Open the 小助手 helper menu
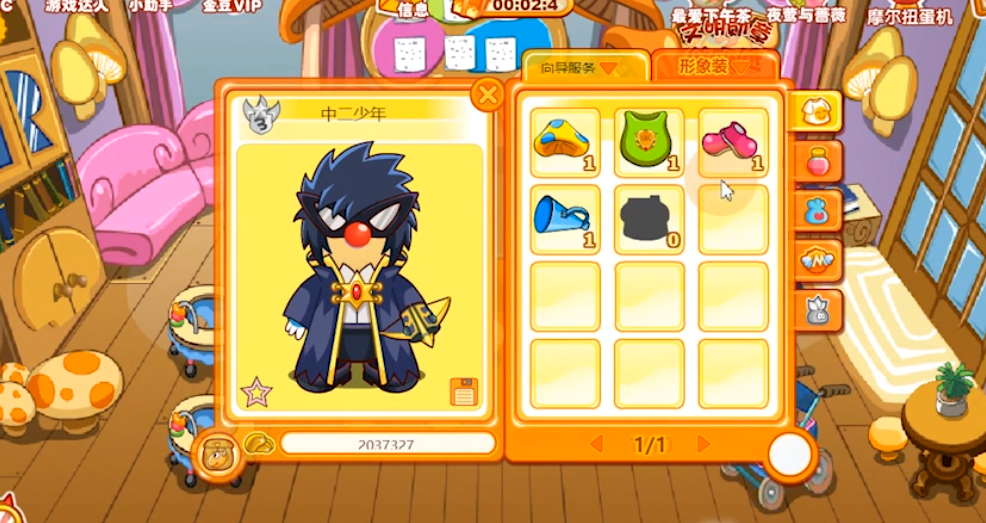The image size is (986, 523). (x=151, y=5)
